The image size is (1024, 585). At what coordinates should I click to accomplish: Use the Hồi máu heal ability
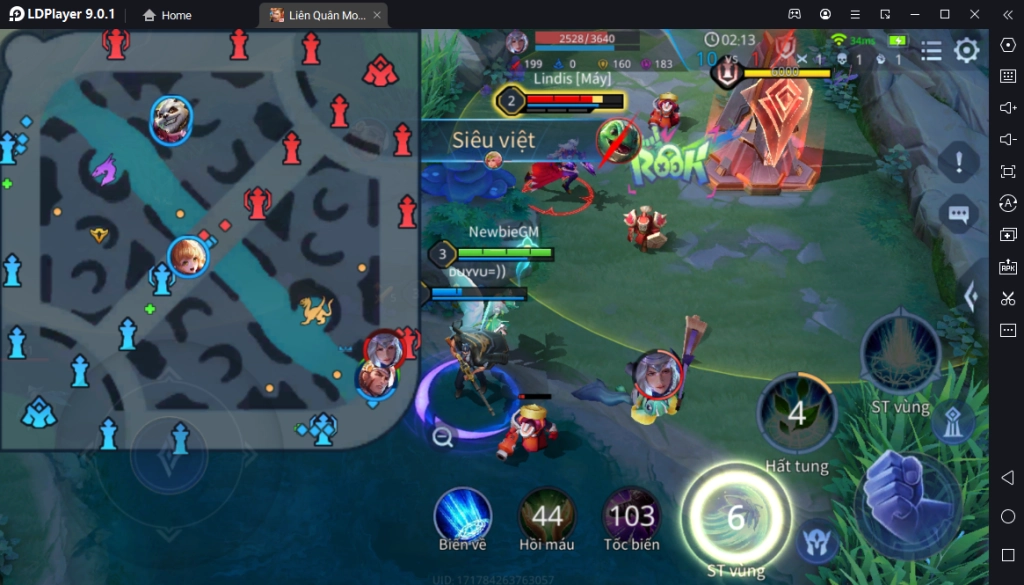point(547,515)
